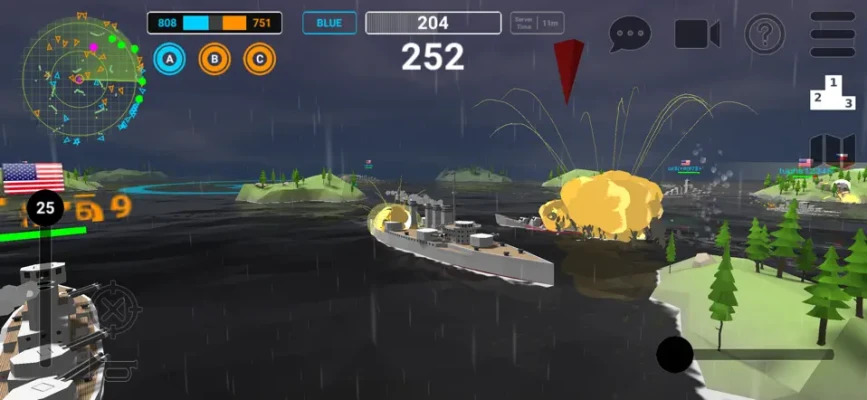Open the hamburger menu
867x400 pixels.
[x=832, y=35]
